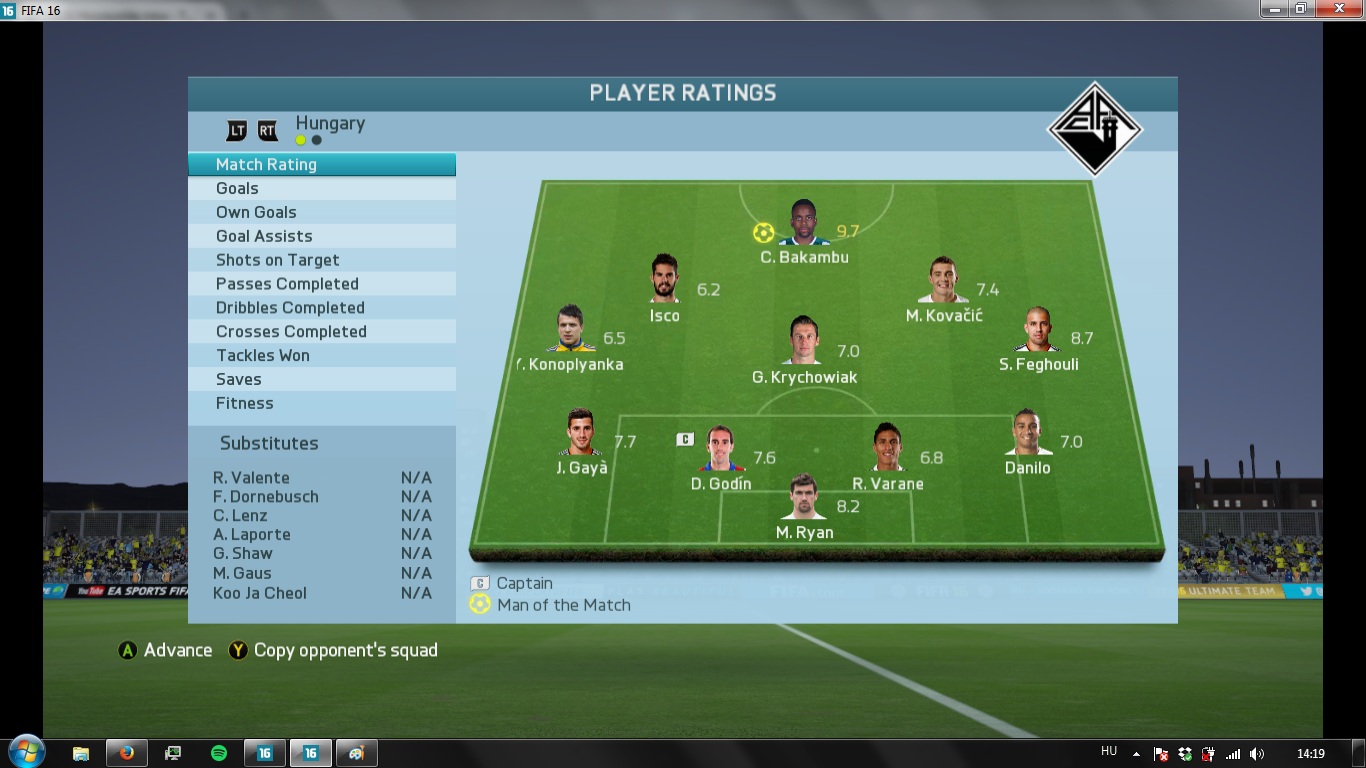This screenshot has width=1366, height=768.
Task: Show the Own Goals stat
Action: click(x=321, y=212)
